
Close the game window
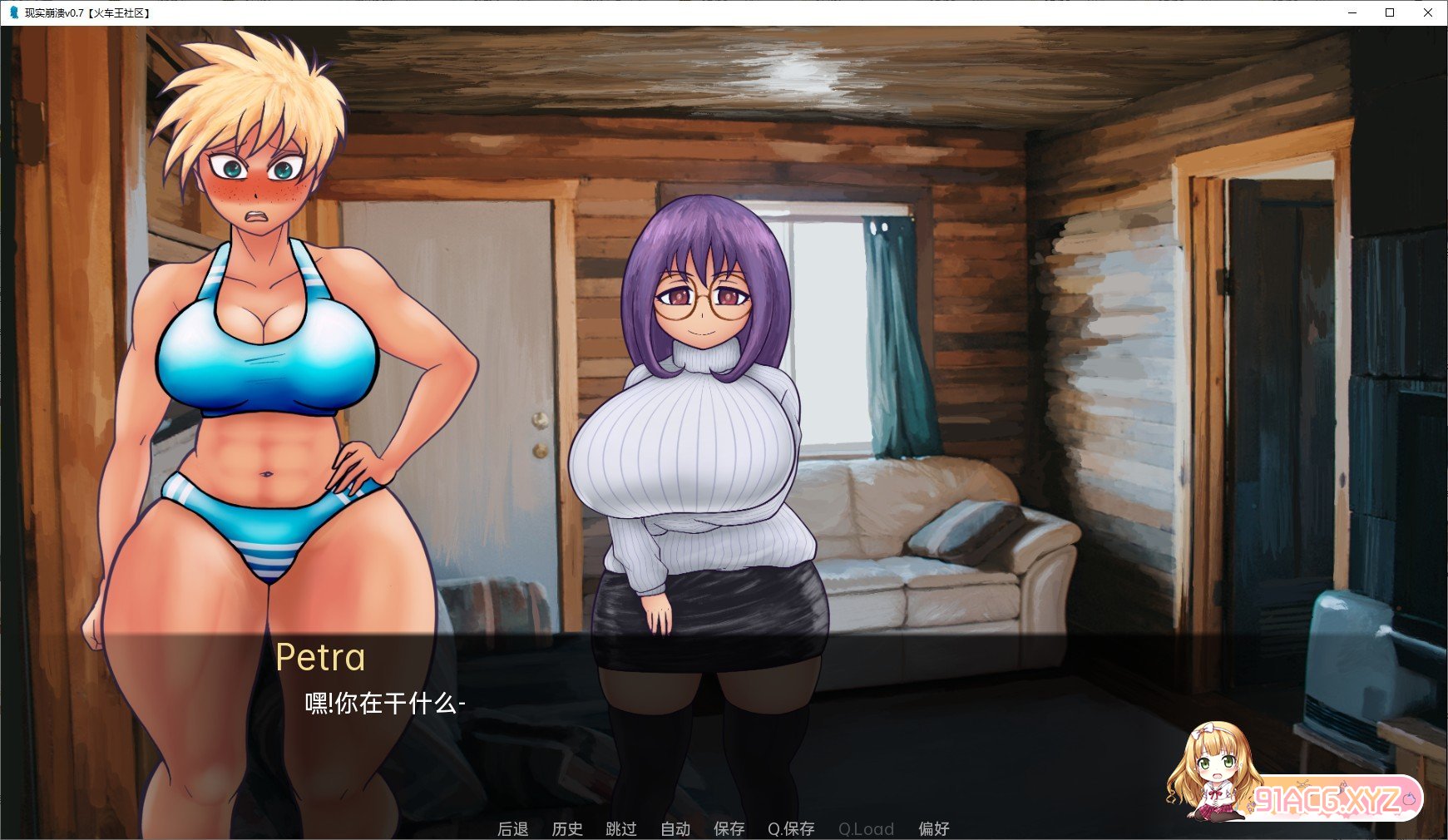click(1427, 12)
